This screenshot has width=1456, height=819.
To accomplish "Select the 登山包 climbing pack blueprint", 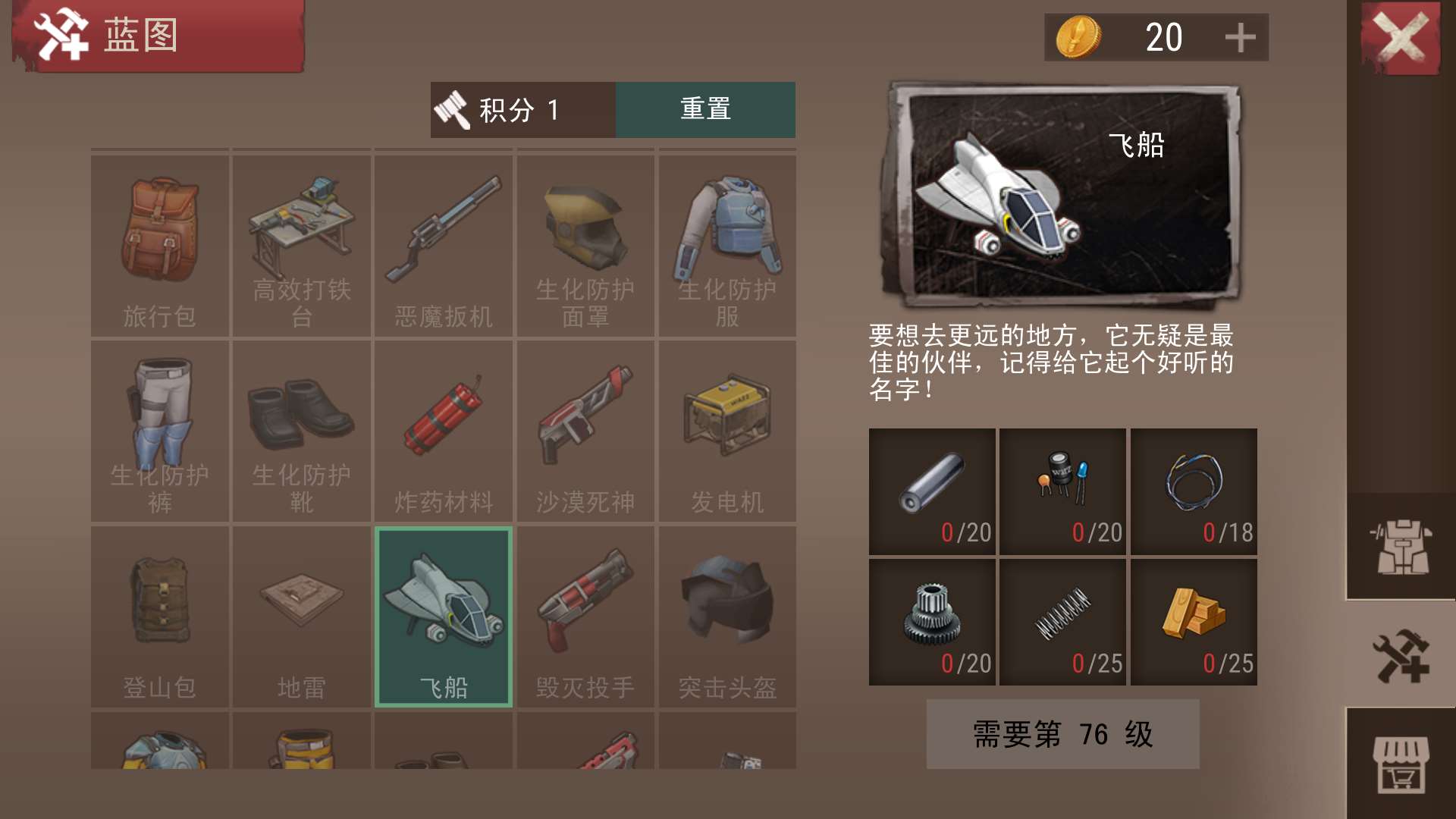I will [x=160, y=618].
